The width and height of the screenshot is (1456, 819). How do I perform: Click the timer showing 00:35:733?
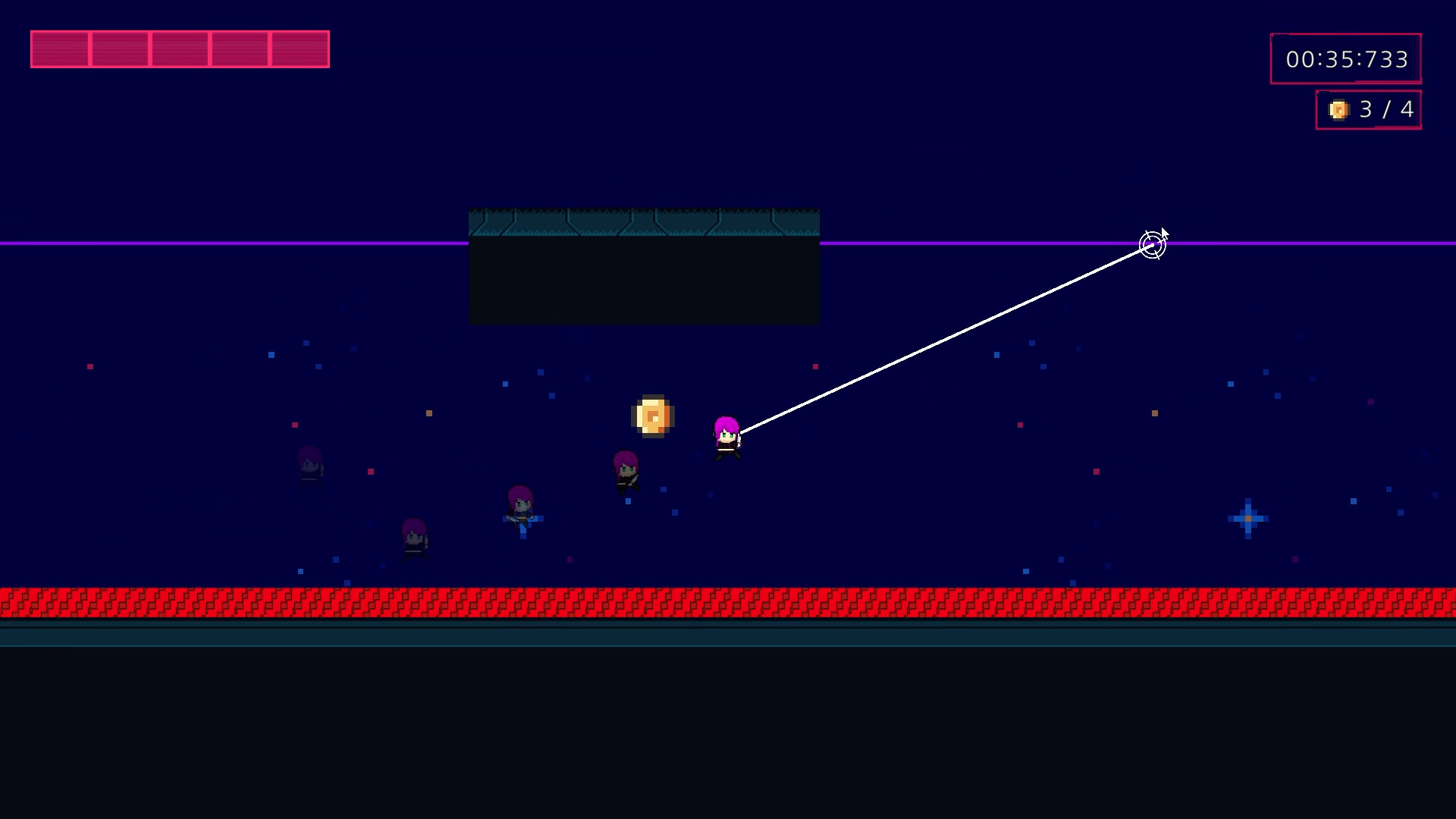[x=1346, y=58]
